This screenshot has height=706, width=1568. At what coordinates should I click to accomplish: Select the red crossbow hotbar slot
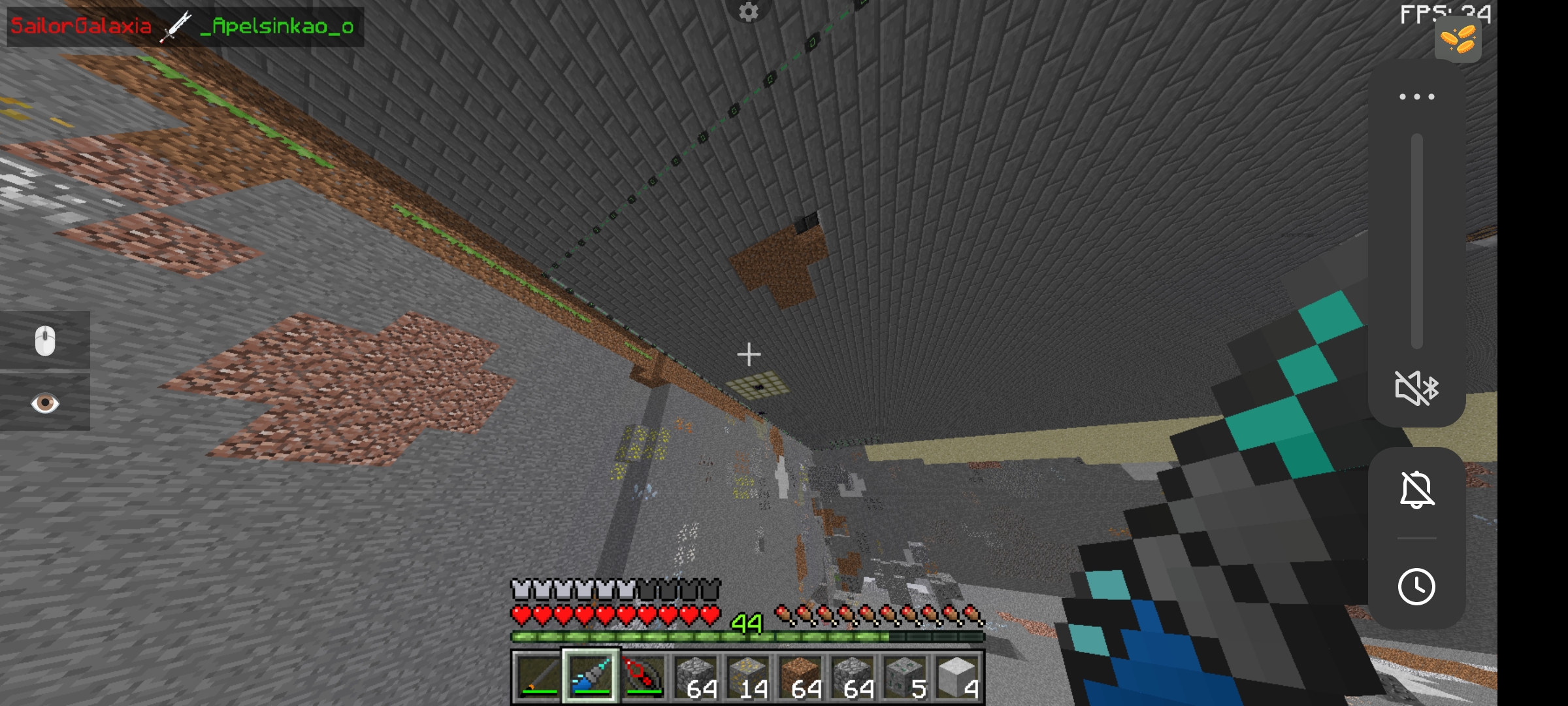[642, 676]
